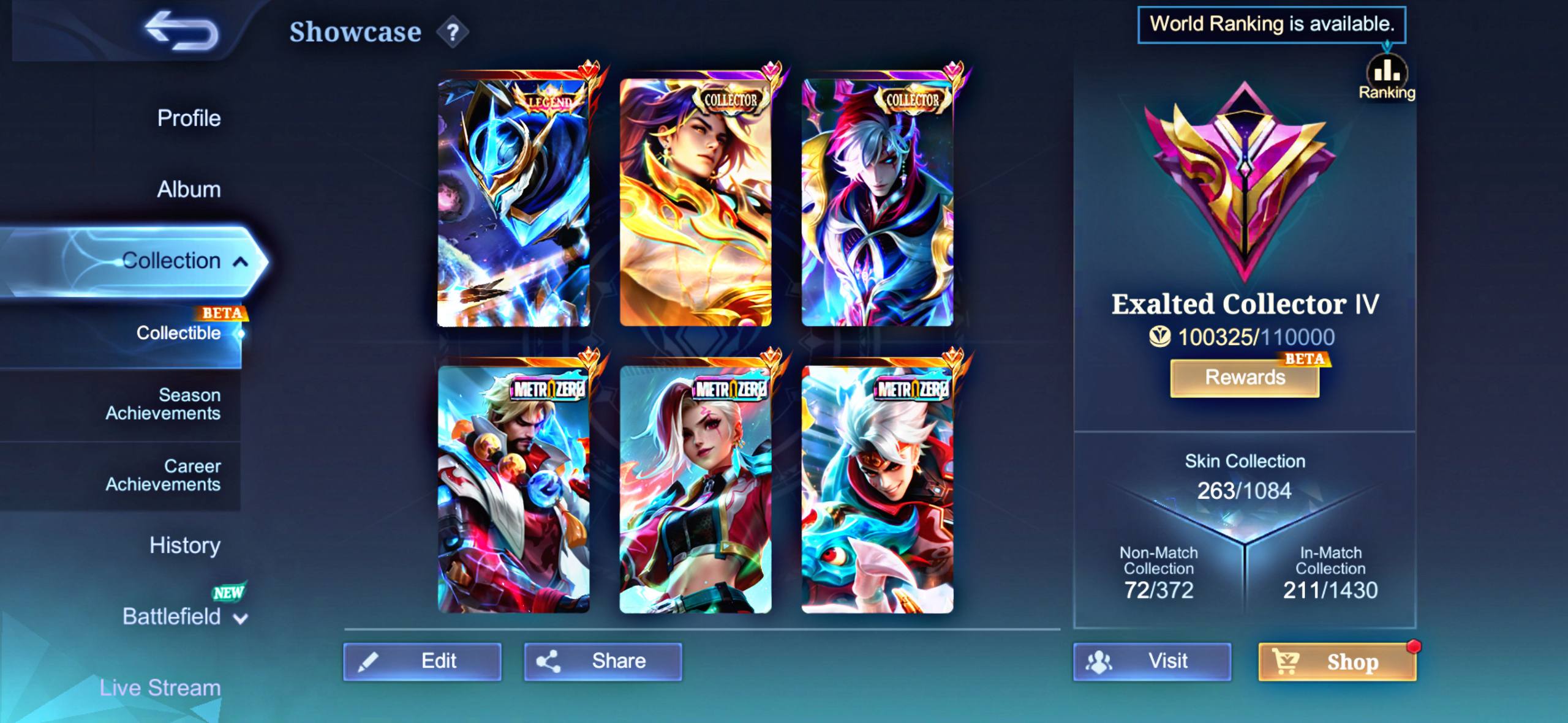1568x723 pixels.
Task: Open the Shop
Action: tap(1337, 662)
